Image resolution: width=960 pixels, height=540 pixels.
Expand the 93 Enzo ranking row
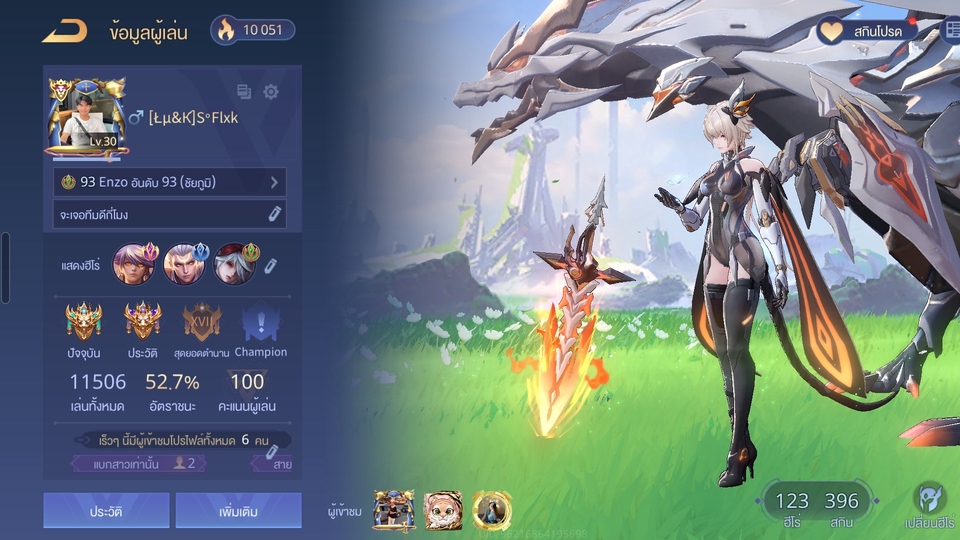click(170, 182)
